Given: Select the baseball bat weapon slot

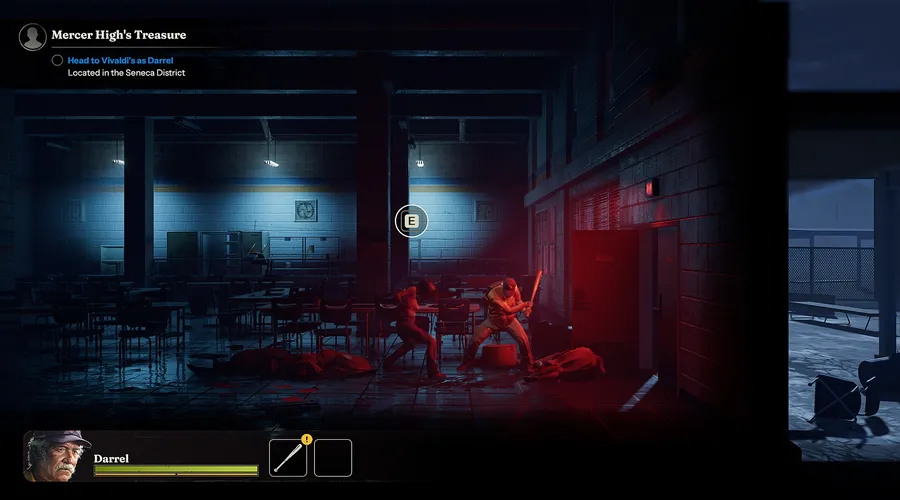Looking at the screenshot, I should [x=288, y=458].
